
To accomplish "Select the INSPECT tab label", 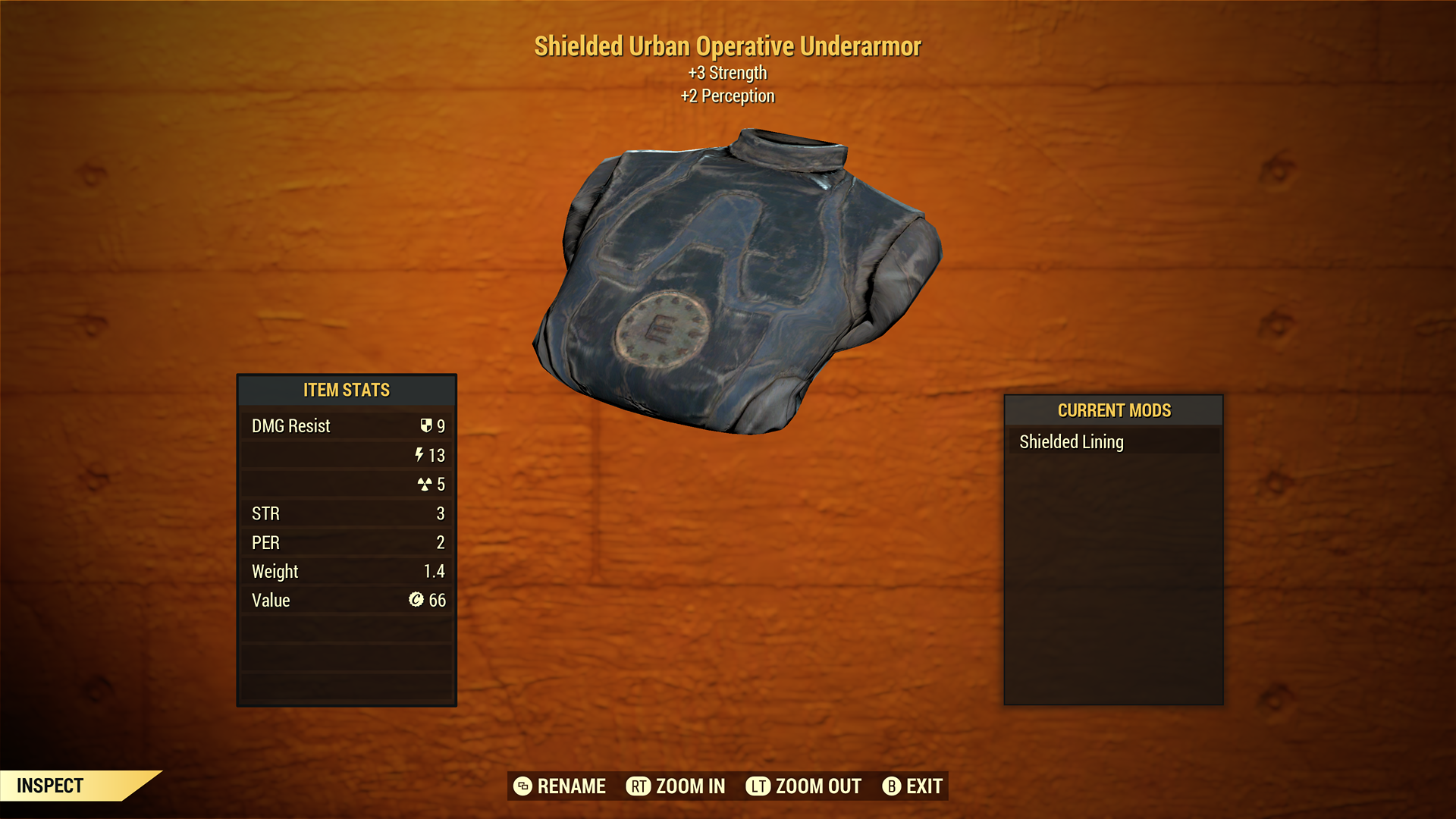I will tap(51, 786).
